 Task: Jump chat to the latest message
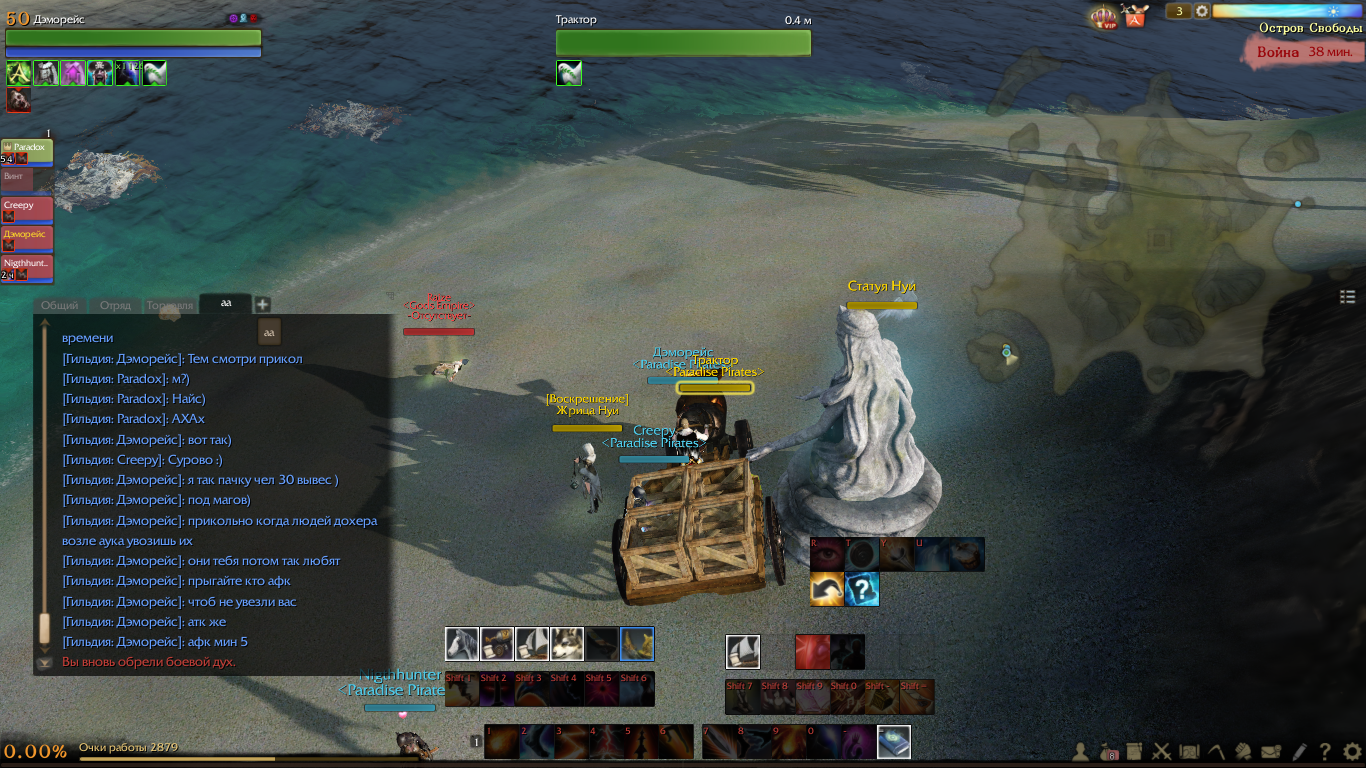(x=44, y=663)
